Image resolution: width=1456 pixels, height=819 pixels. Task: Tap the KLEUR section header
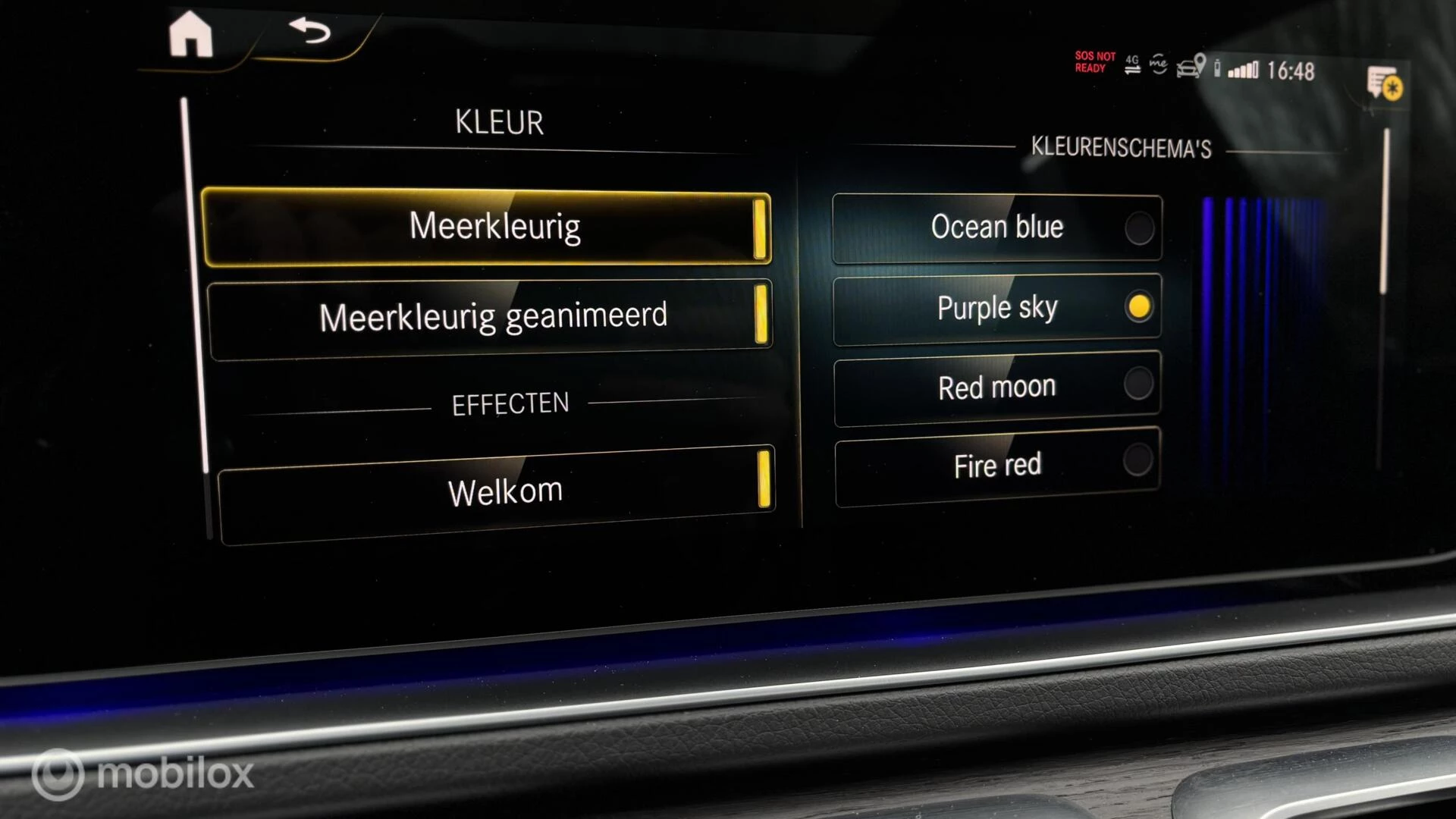point(498,121)
